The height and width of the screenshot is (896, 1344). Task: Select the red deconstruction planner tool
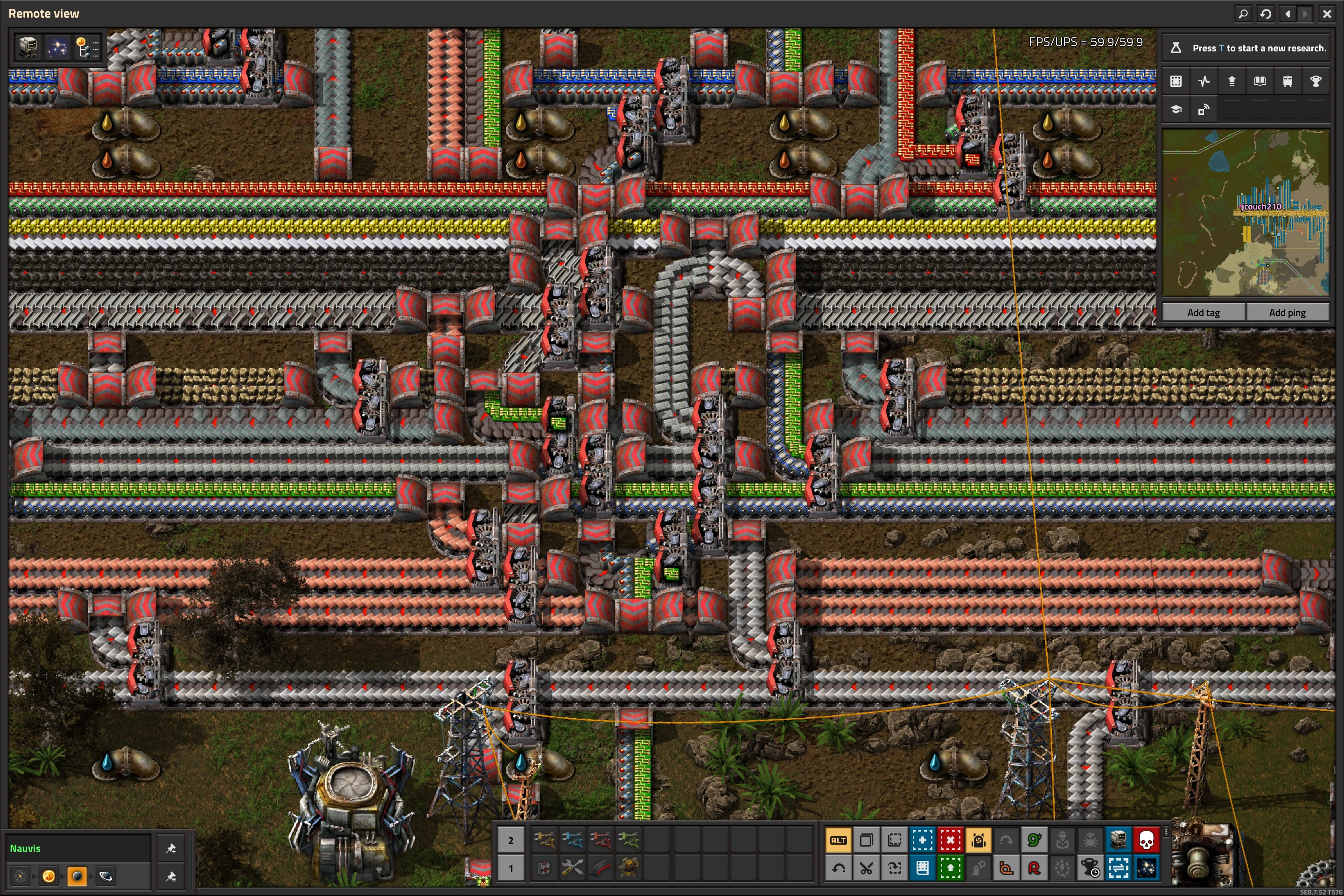(x=950, y=840)
